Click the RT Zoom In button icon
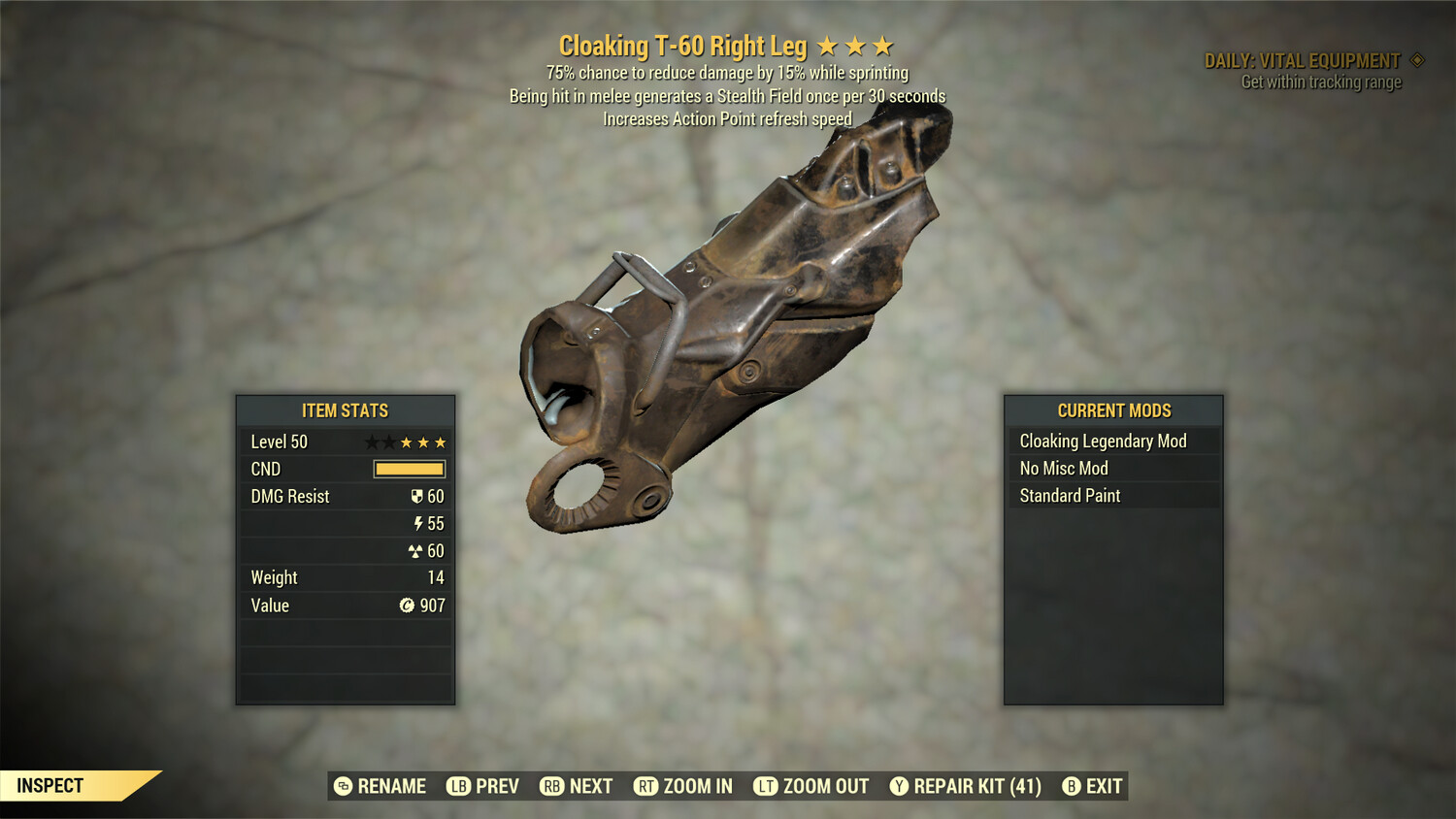Image resolution: width=1456 pixels, height=819 pixels. [x=645, y=786]
